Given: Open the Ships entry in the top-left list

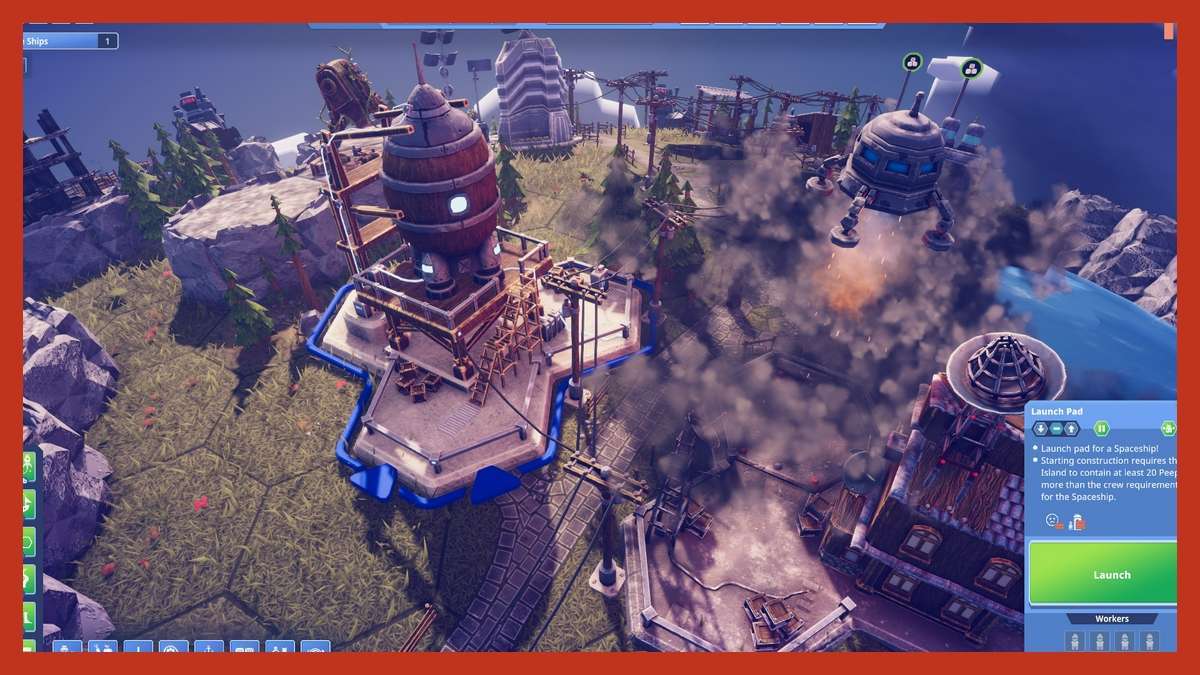Looking at the screenshot, I should coord(70,41).
